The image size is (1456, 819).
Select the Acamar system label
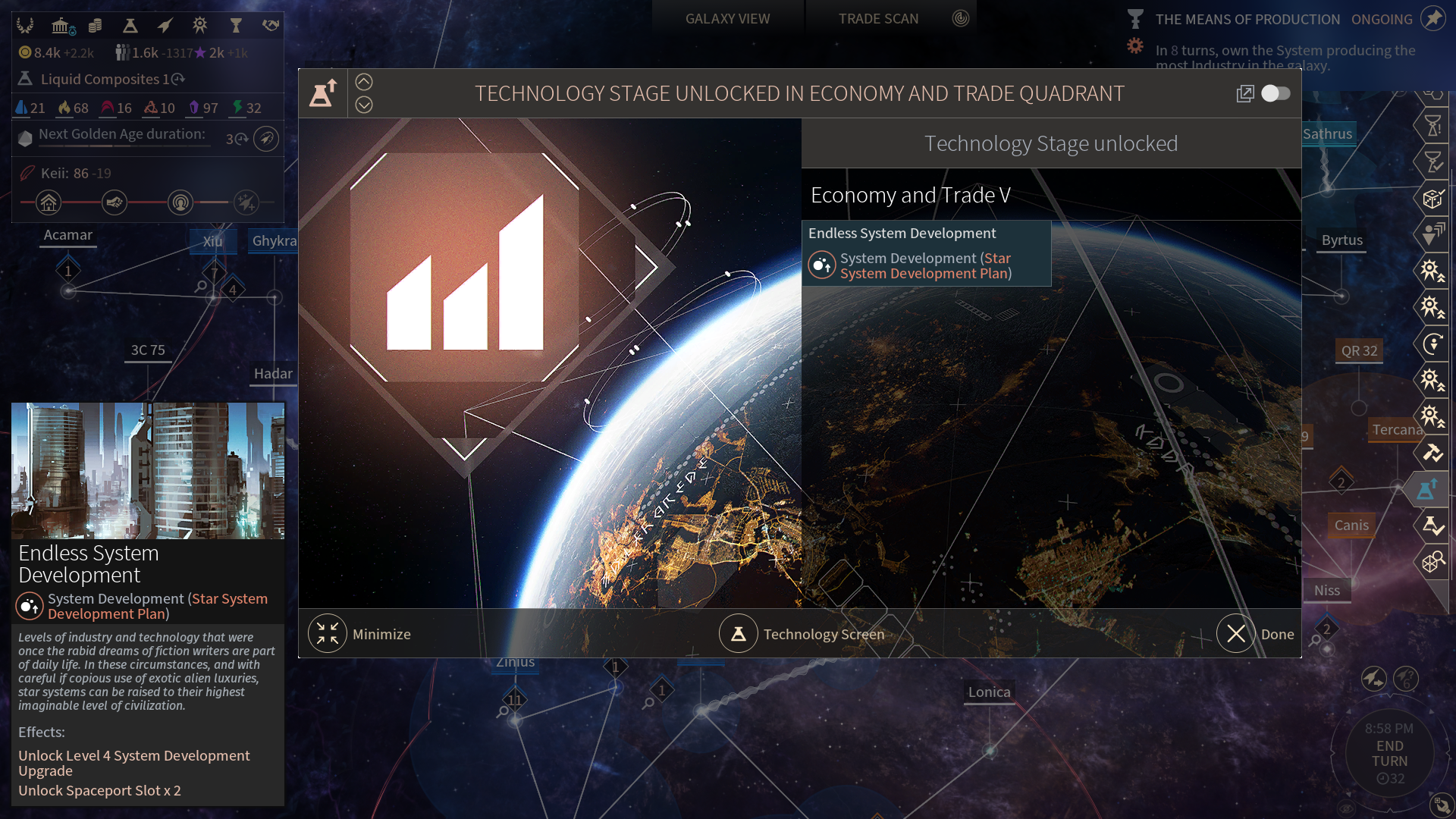point(67,235)
